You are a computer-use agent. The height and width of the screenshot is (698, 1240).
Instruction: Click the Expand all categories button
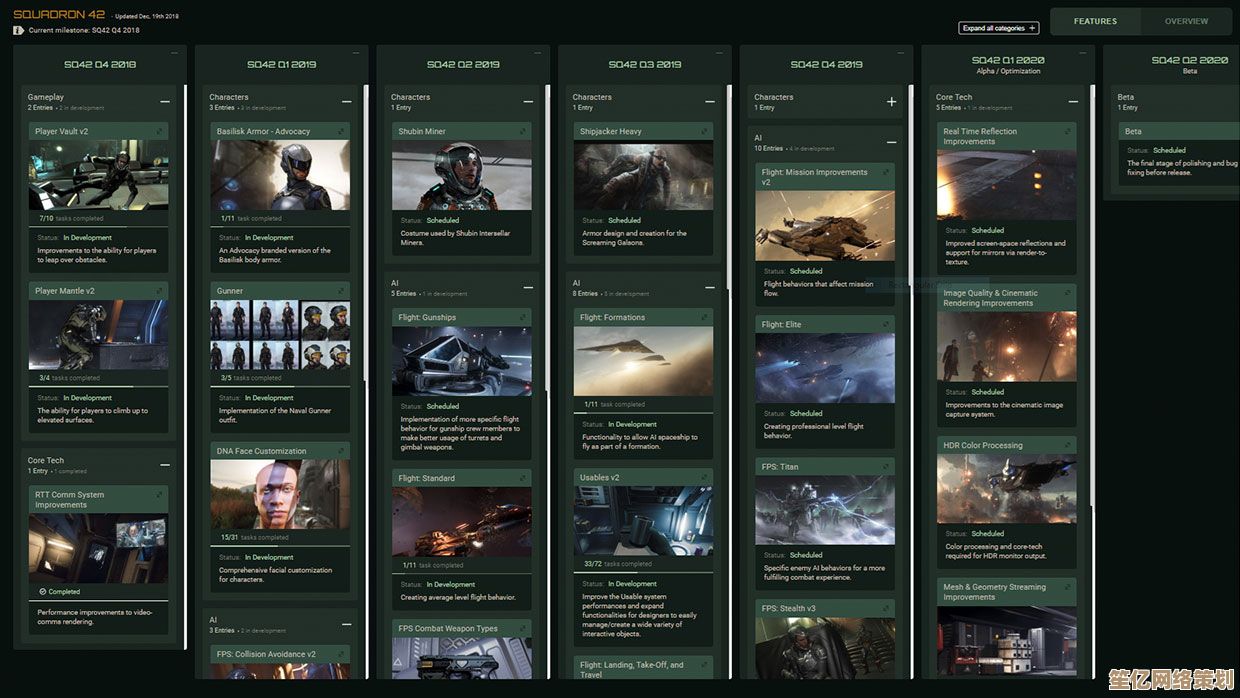998,28
